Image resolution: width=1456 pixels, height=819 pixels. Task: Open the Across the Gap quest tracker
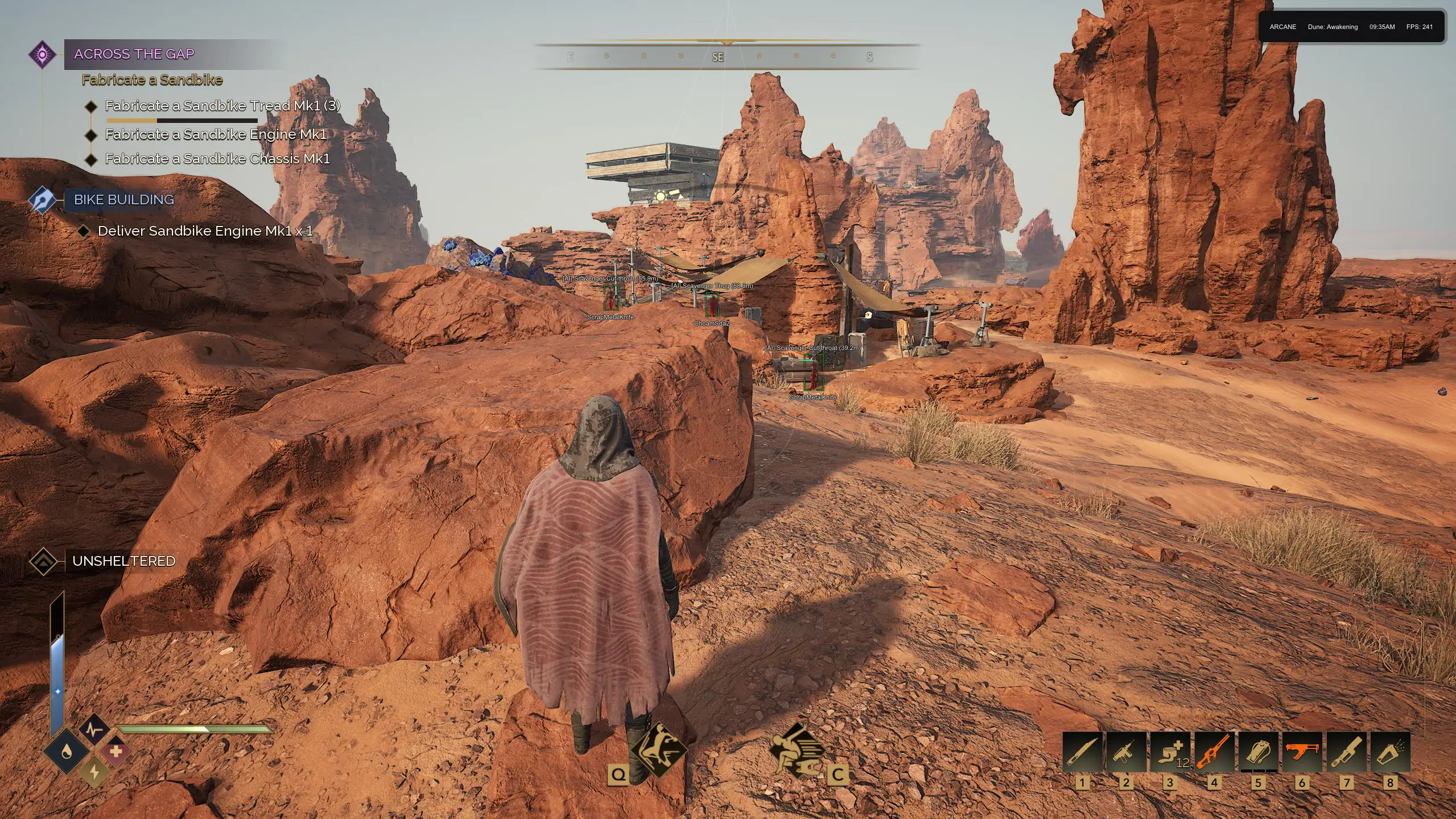[134, 54]
